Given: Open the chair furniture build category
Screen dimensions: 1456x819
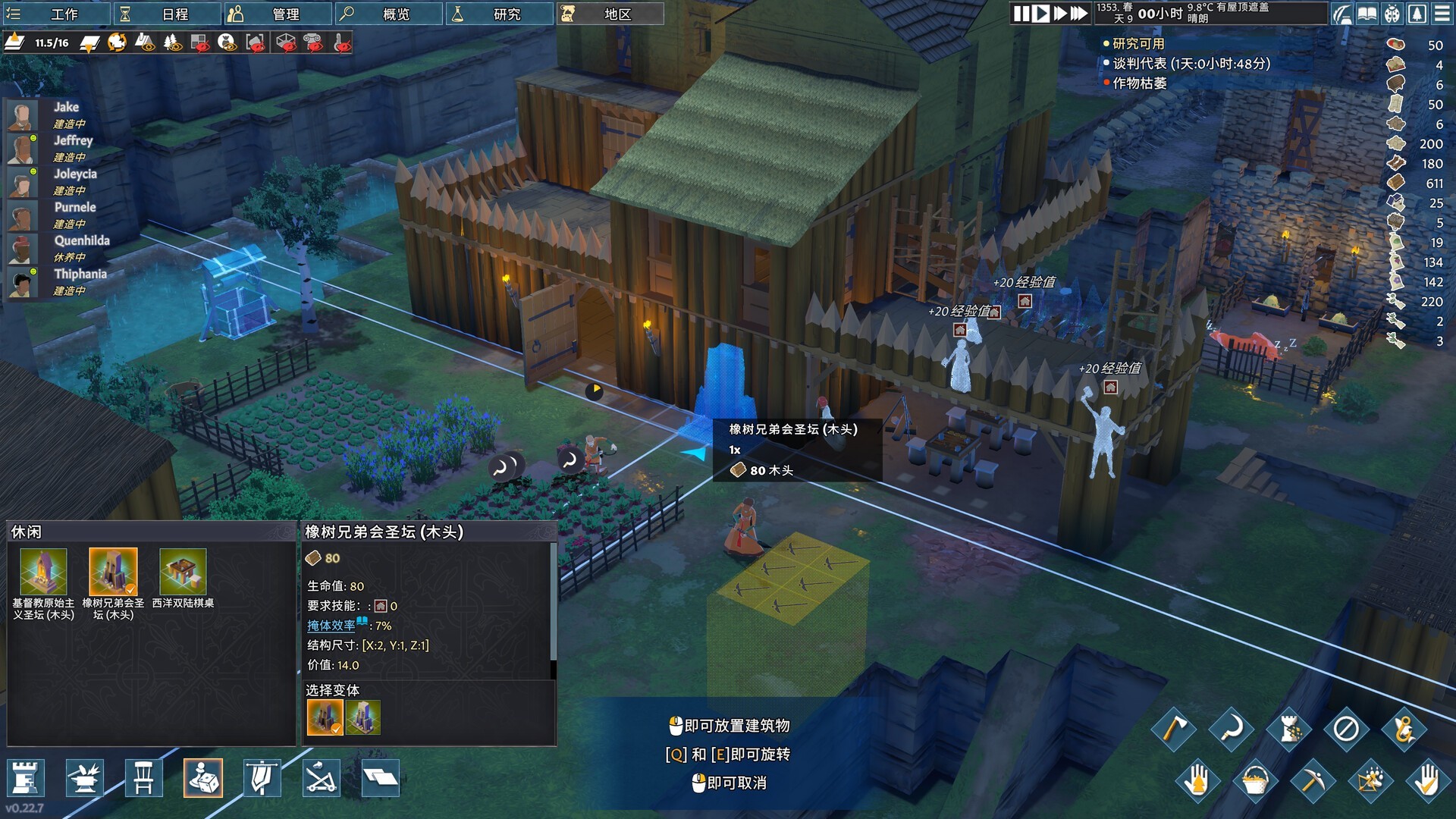Looking at the screenshot, I should [143, 778].
